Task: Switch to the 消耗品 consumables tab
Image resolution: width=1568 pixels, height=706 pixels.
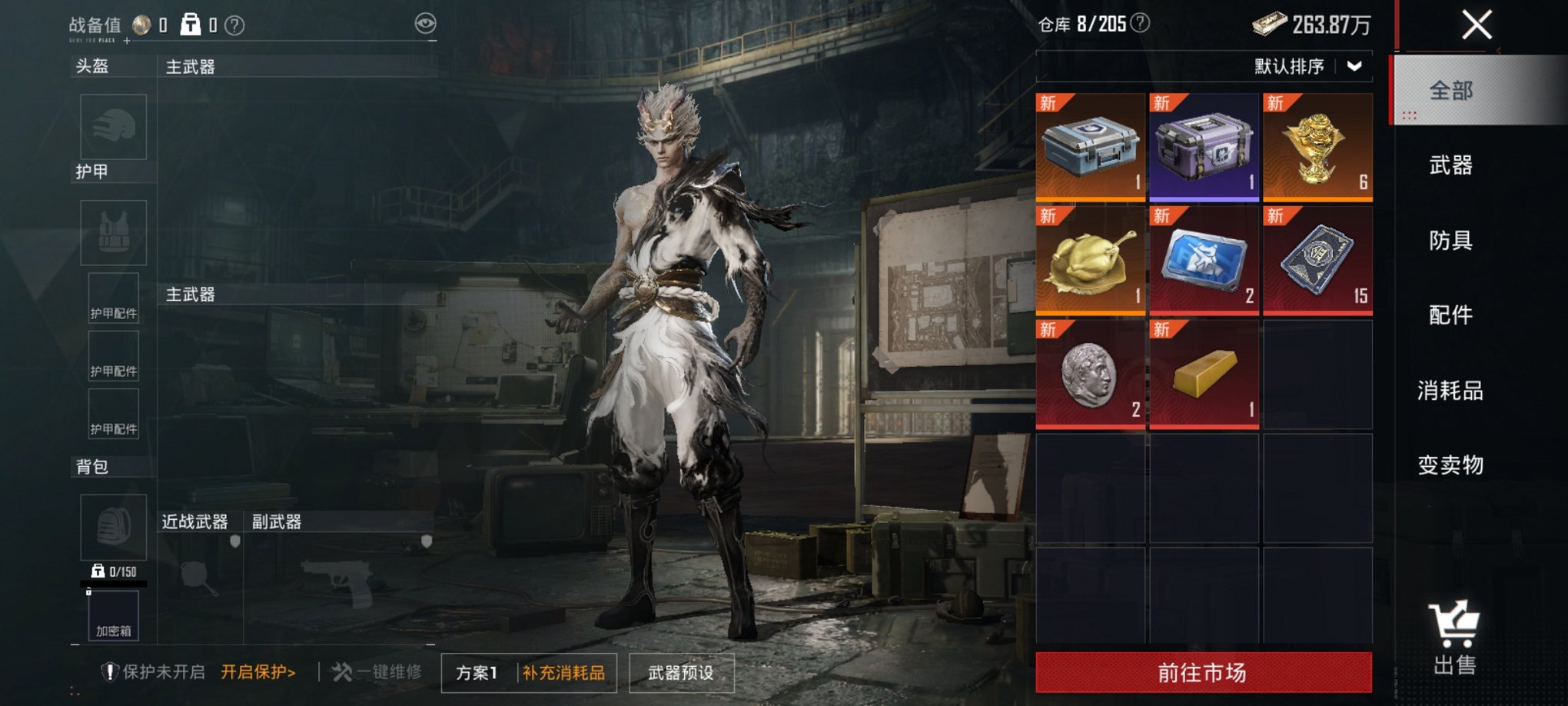Action: click(1452, 391)
